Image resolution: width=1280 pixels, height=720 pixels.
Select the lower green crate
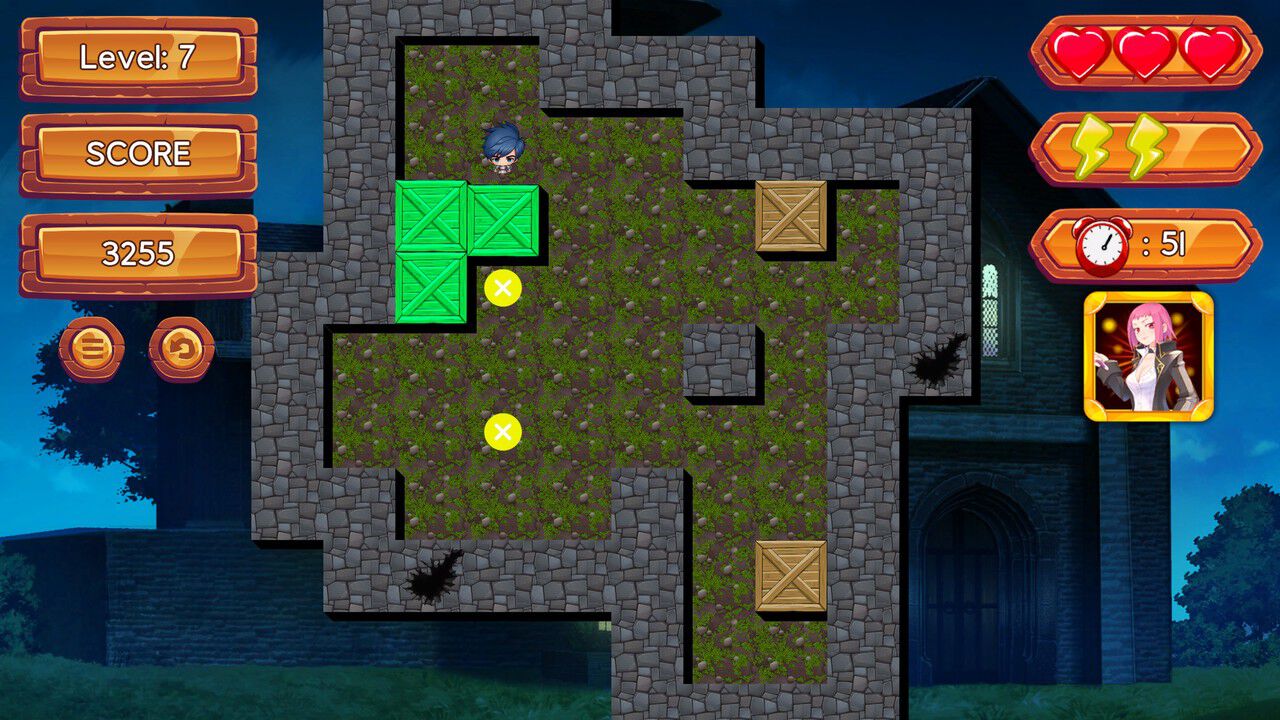pos(430,288)
